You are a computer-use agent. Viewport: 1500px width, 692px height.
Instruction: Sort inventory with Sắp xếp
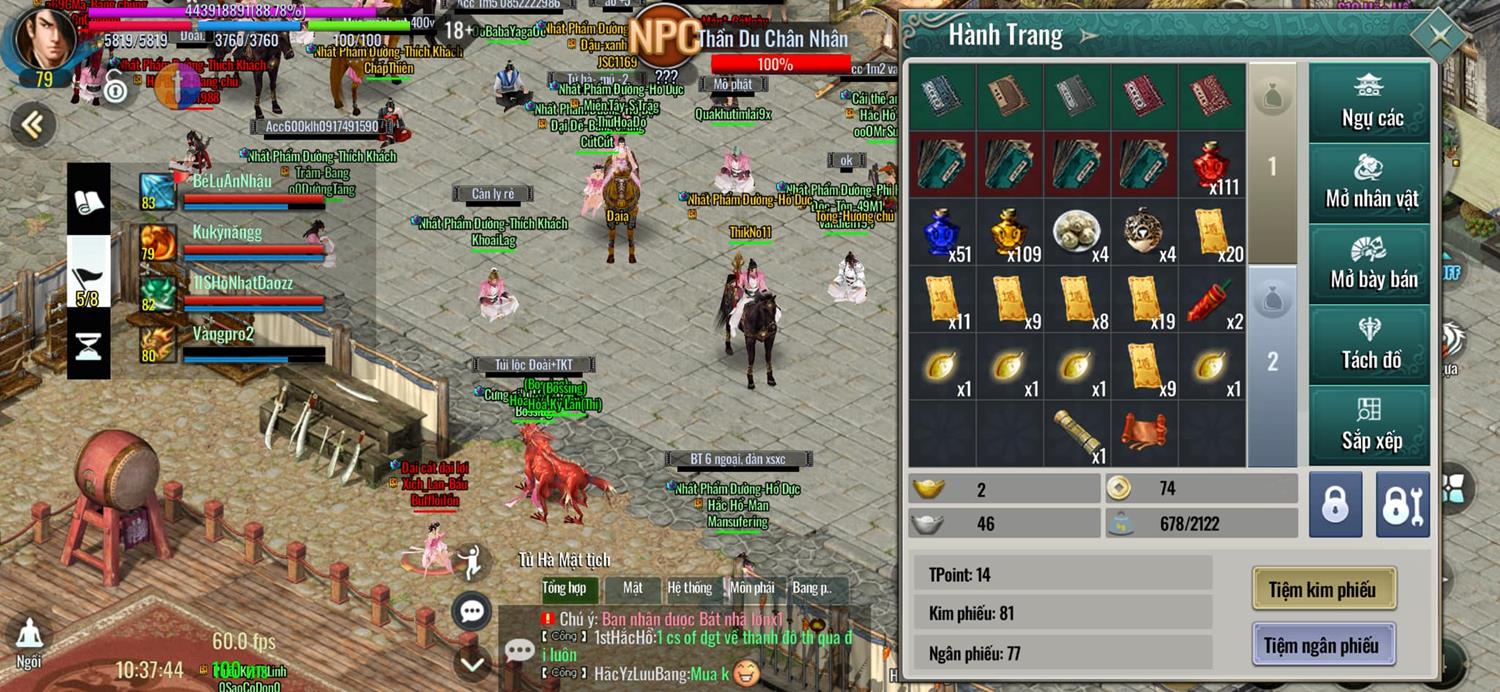point(1371,426)
